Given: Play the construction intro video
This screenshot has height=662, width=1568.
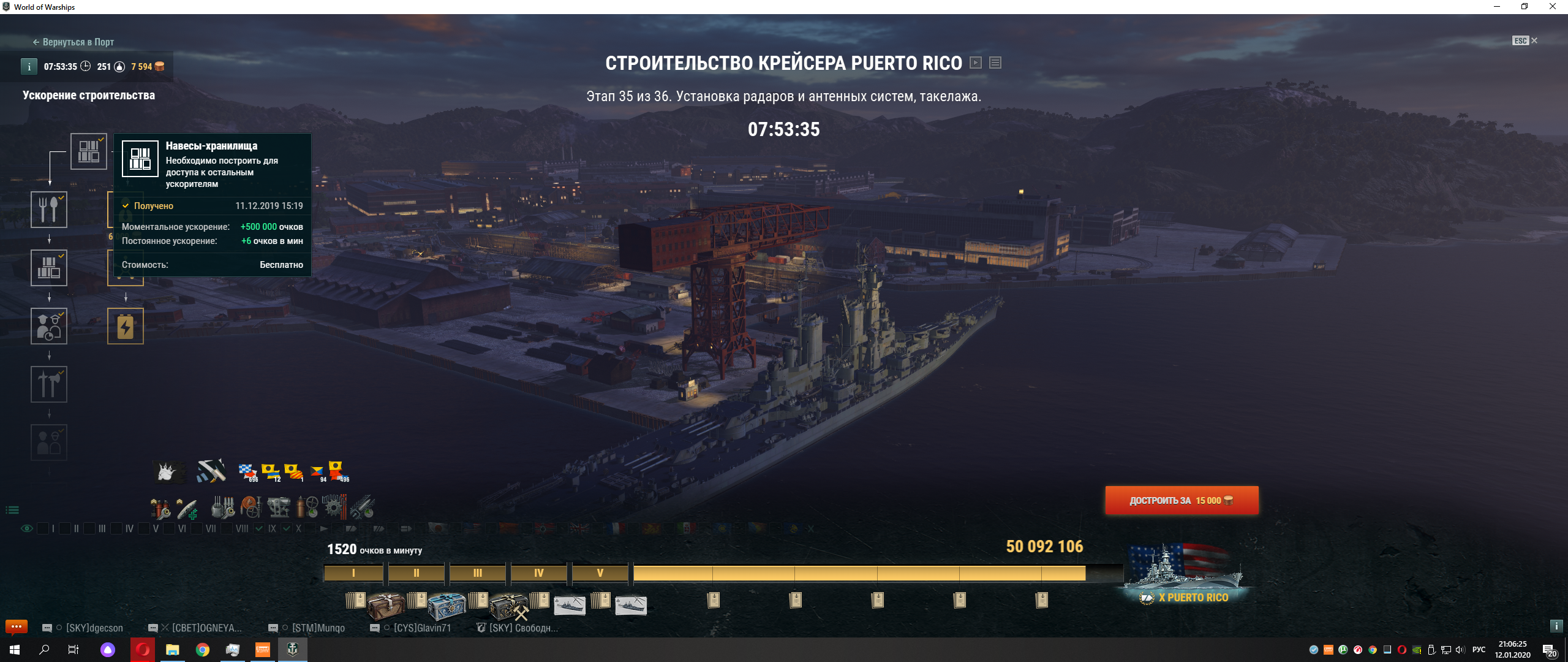Looking at the screenshot, I should pos(976,63).
